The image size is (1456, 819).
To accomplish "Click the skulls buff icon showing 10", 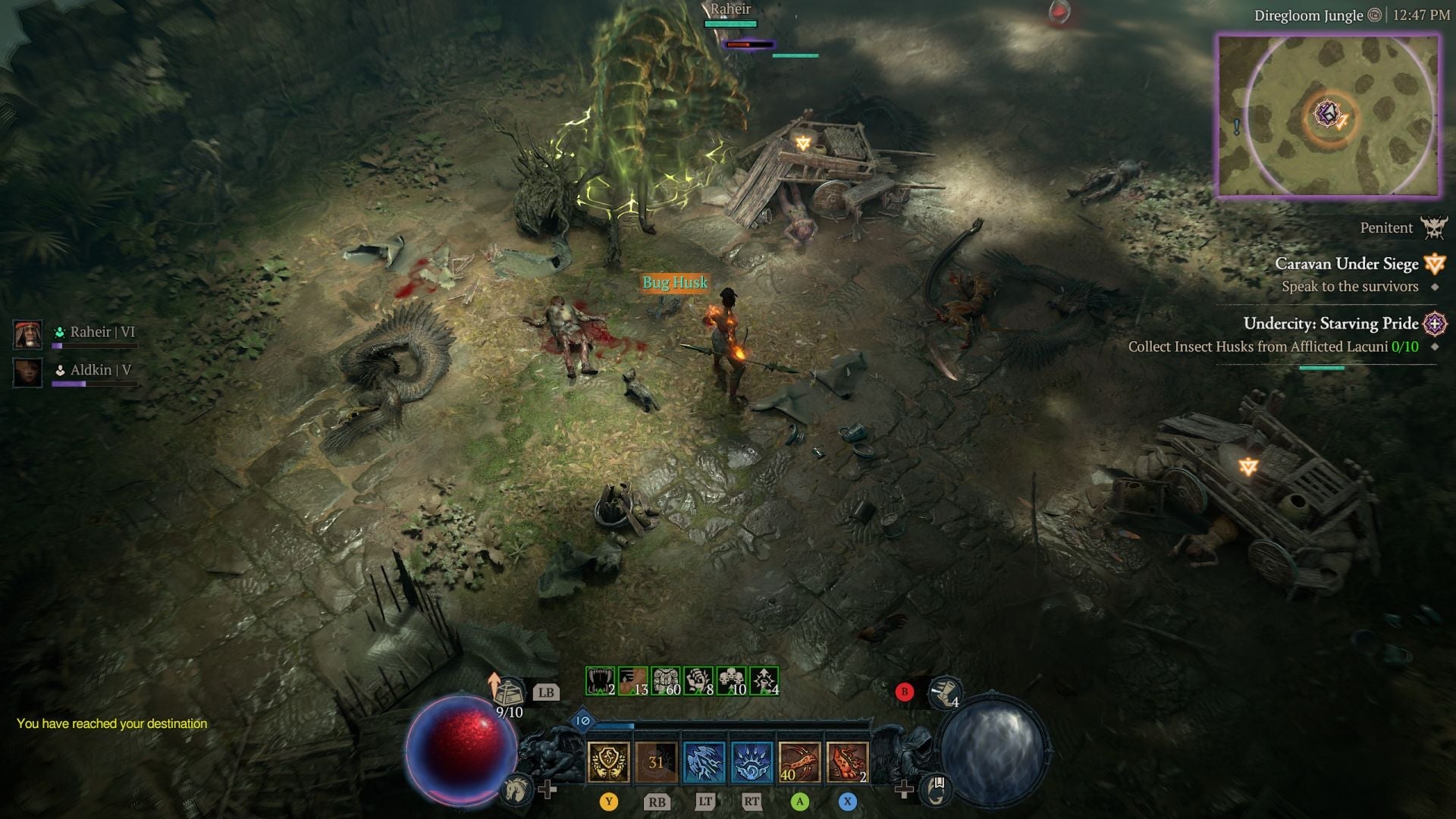I will point(730,681).
